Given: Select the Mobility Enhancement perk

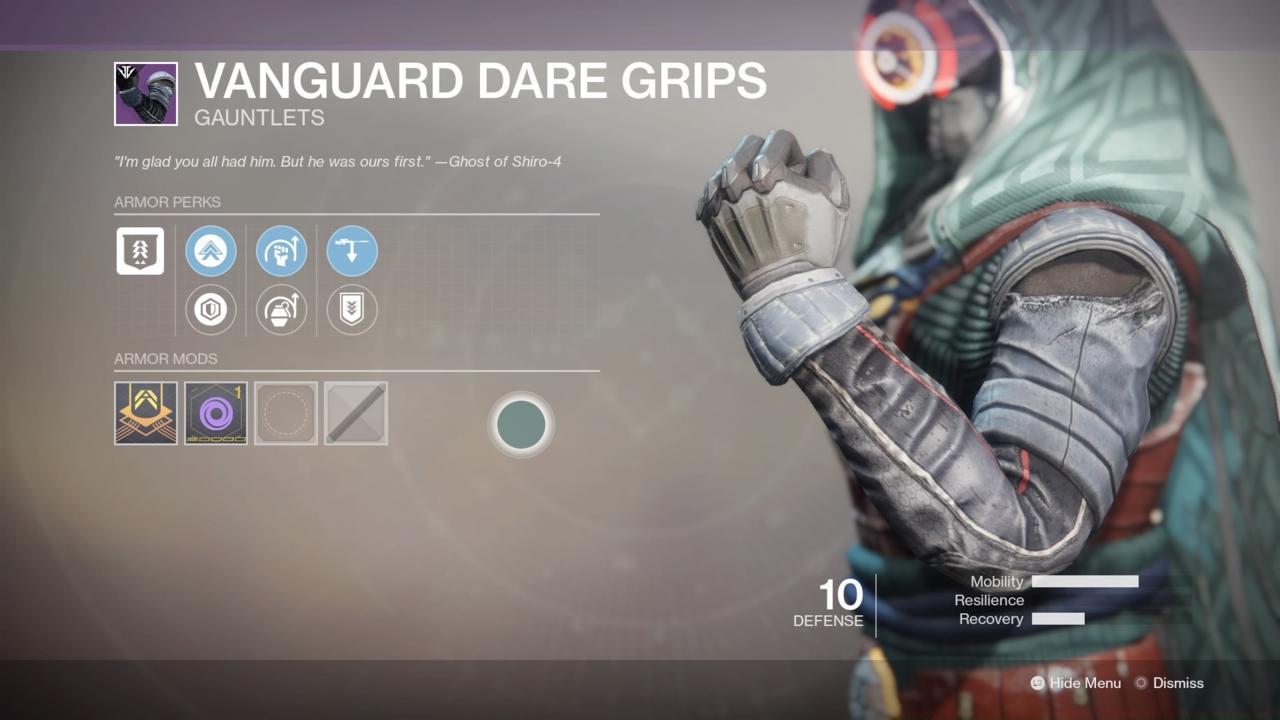Looking at the screenshot, I should tap(211, 251).
